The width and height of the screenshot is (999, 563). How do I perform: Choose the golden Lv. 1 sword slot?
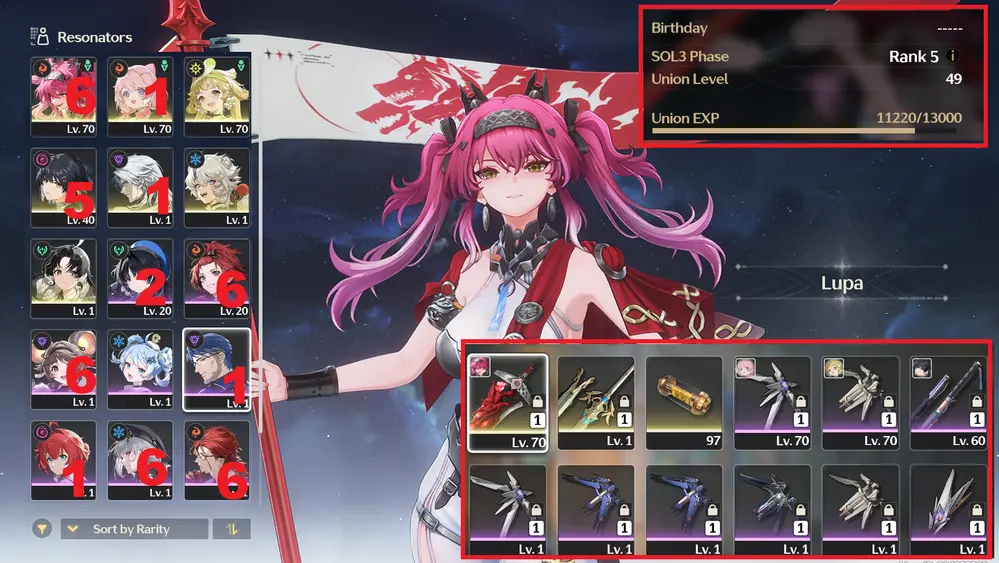[x=595, y=398]
